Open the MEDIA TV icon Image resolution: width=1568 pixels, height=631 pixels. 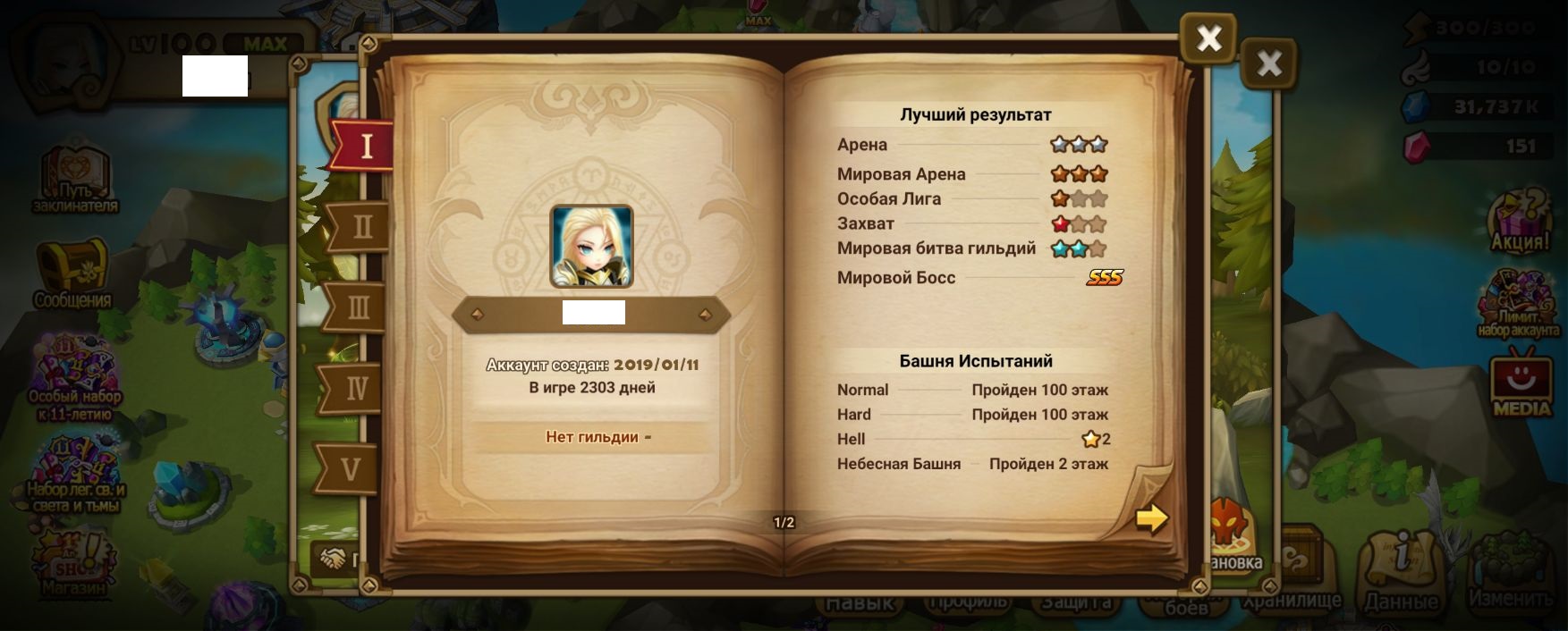[1521, 384]
